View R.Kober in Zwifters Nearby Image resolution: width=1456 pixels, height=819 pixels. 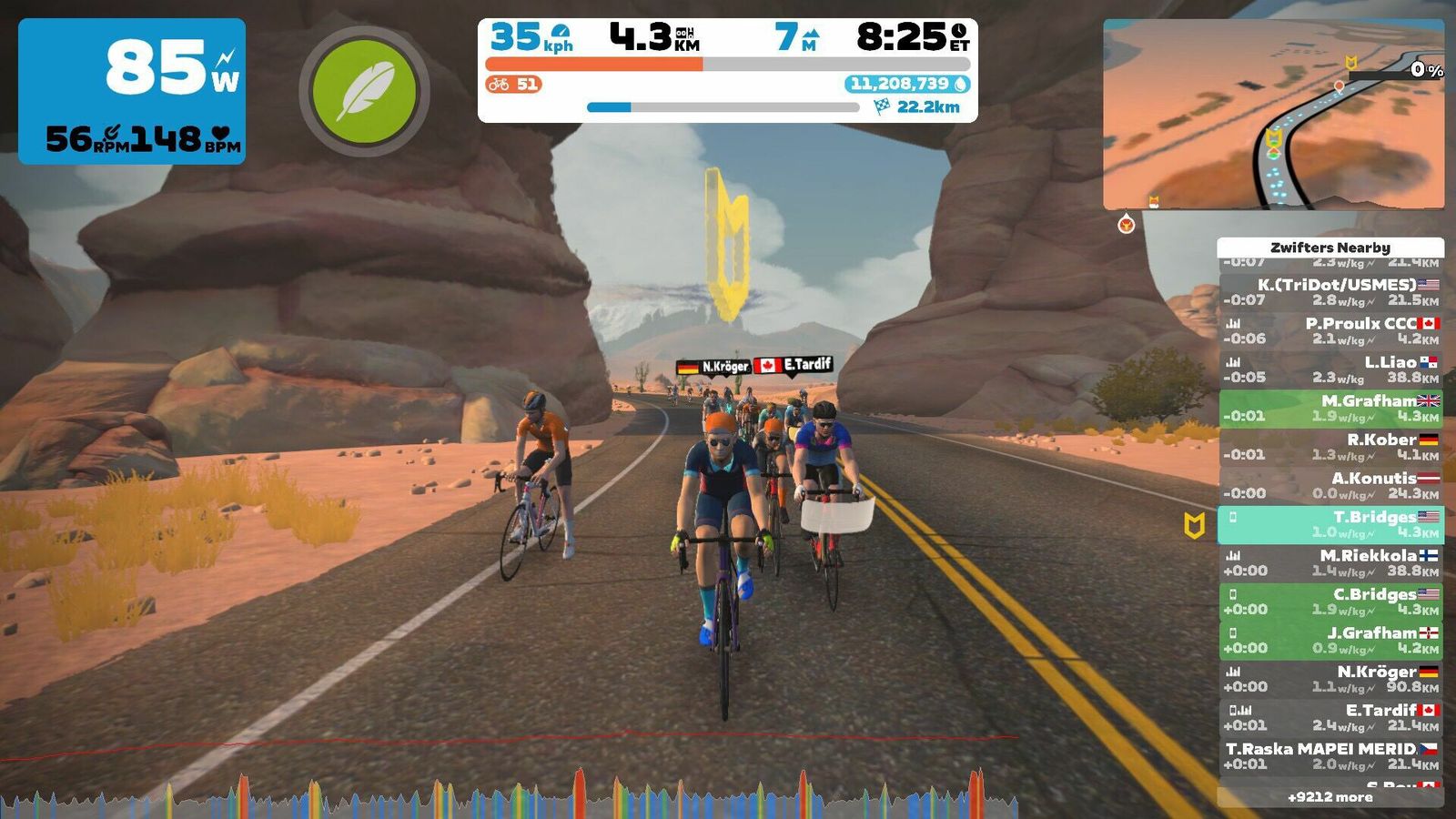(1330, 447)
